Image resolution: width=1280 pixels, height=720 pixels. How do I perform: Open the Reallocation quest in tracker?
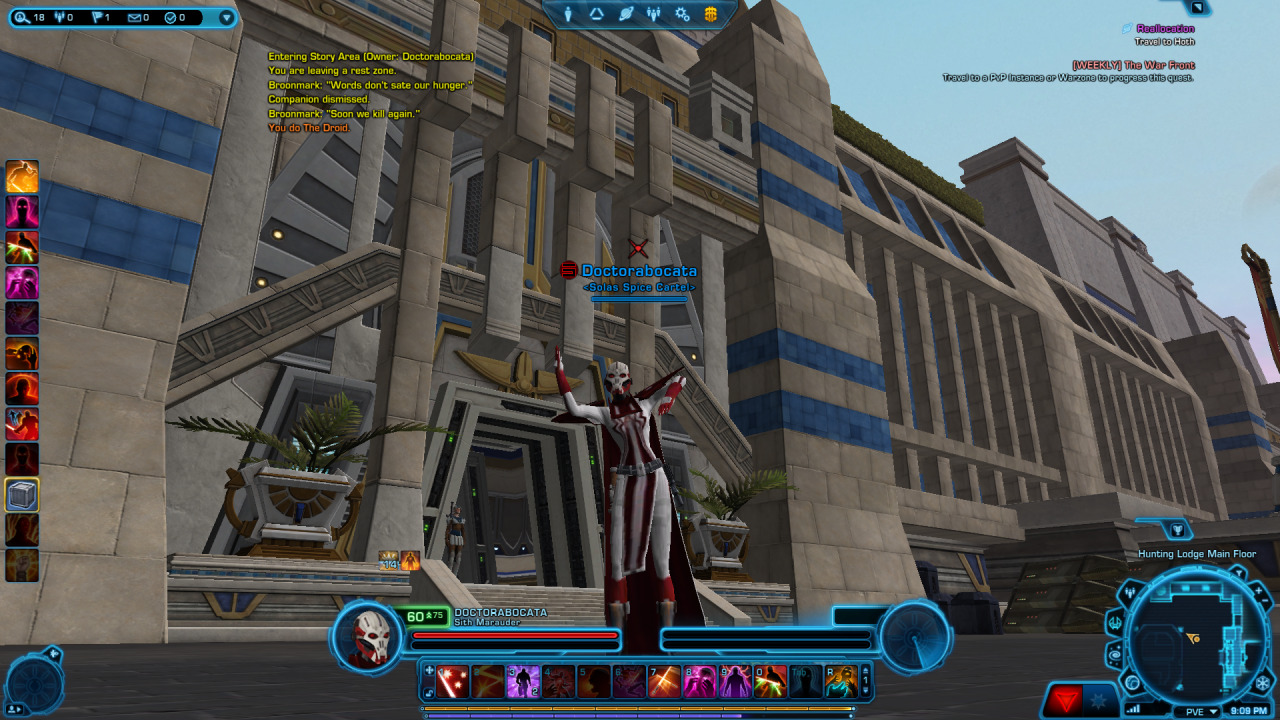[1165, 29]
